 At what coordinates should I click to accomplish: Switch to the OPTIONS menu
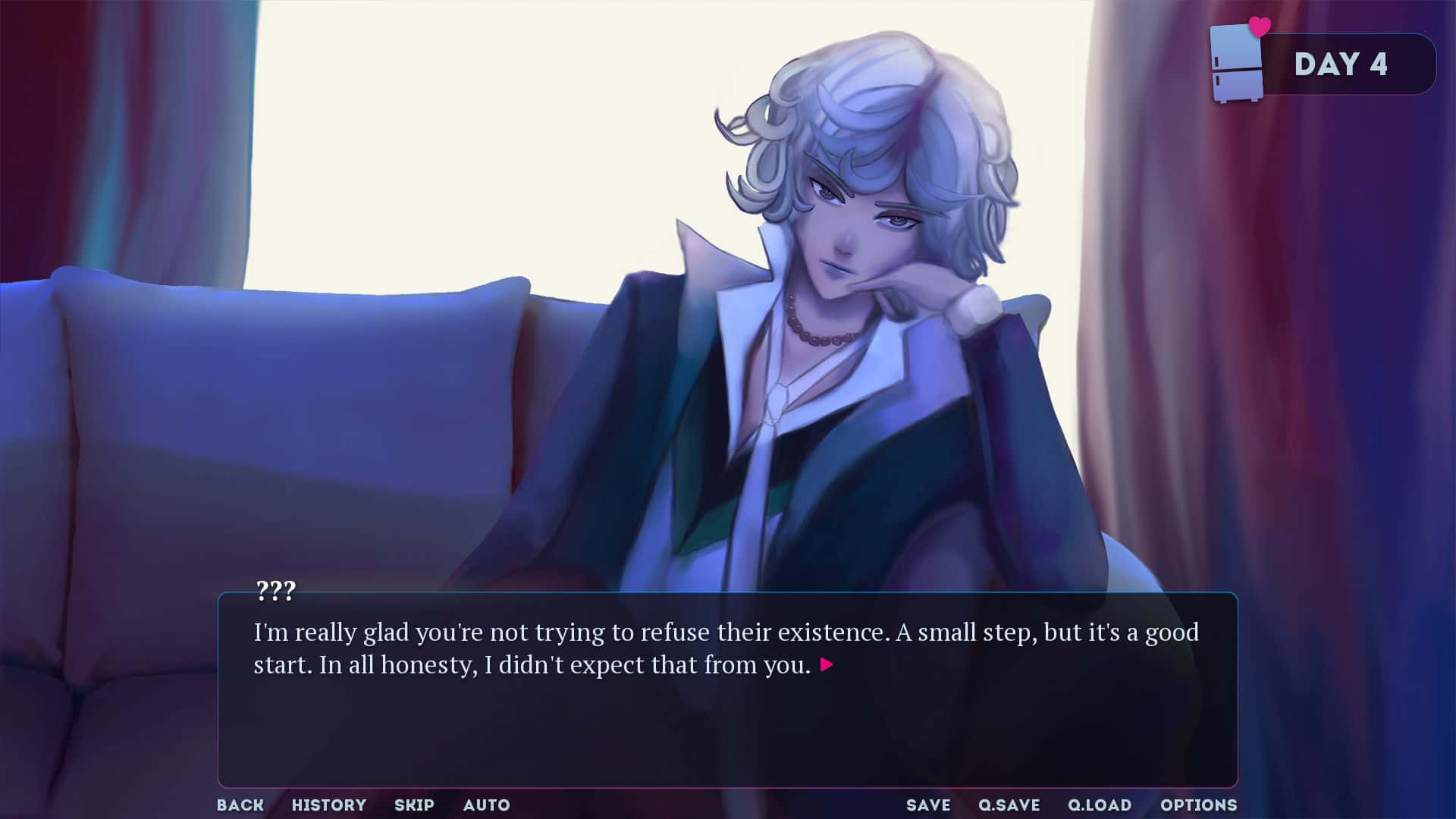[x=1200, y=805]
